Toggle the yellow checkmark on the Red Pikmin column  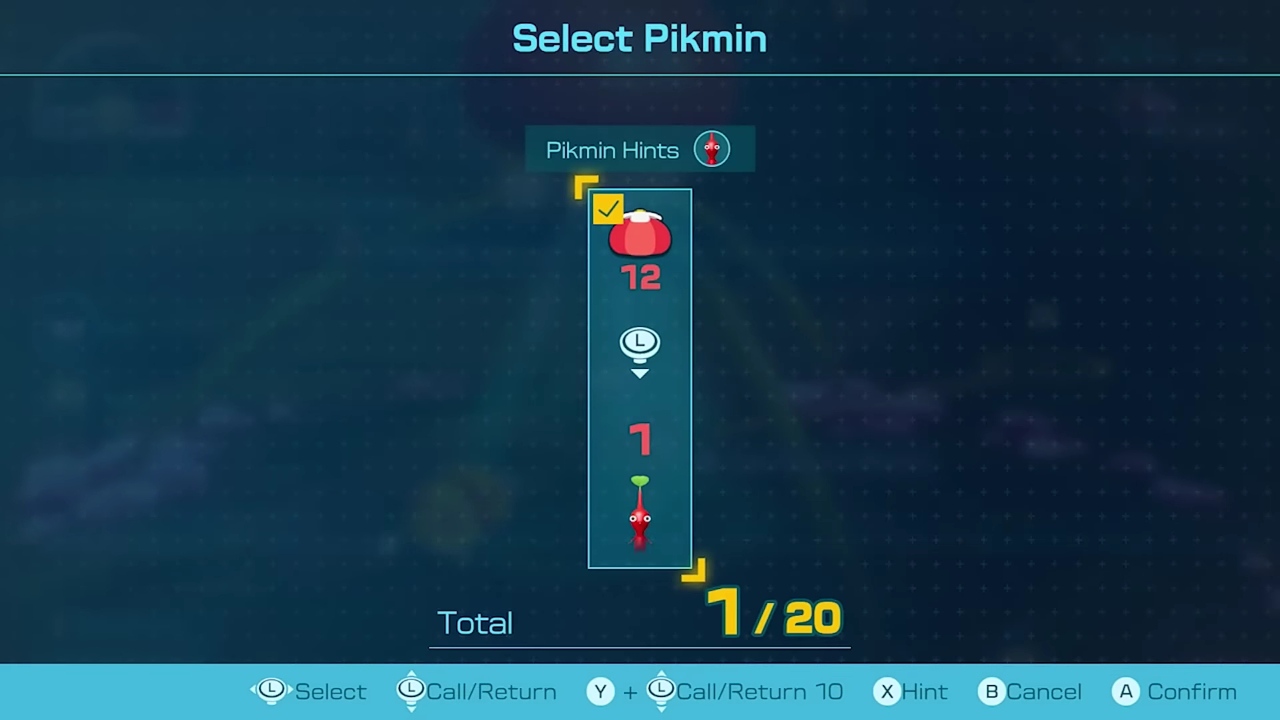[607, 209]
